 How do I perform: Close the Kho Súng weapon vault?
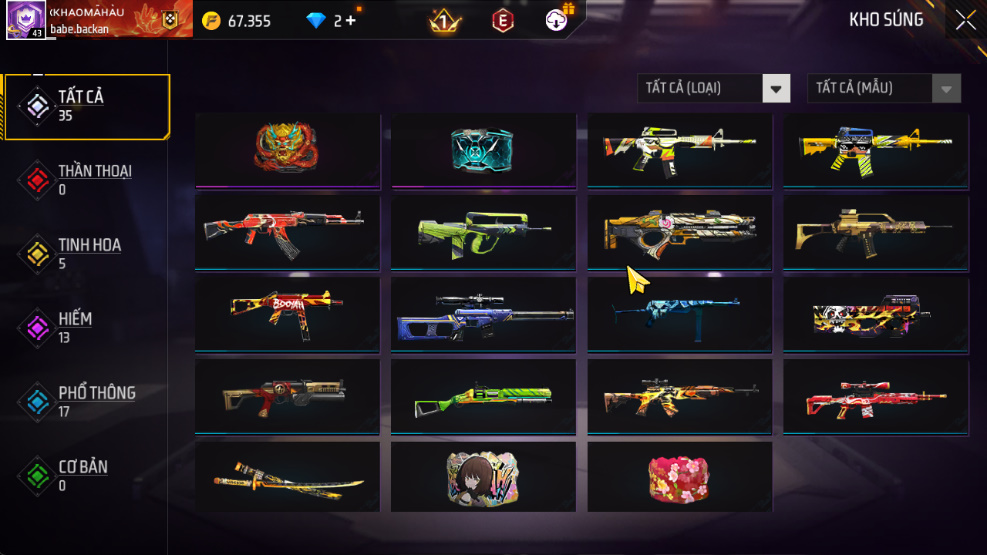pos(965,20)
